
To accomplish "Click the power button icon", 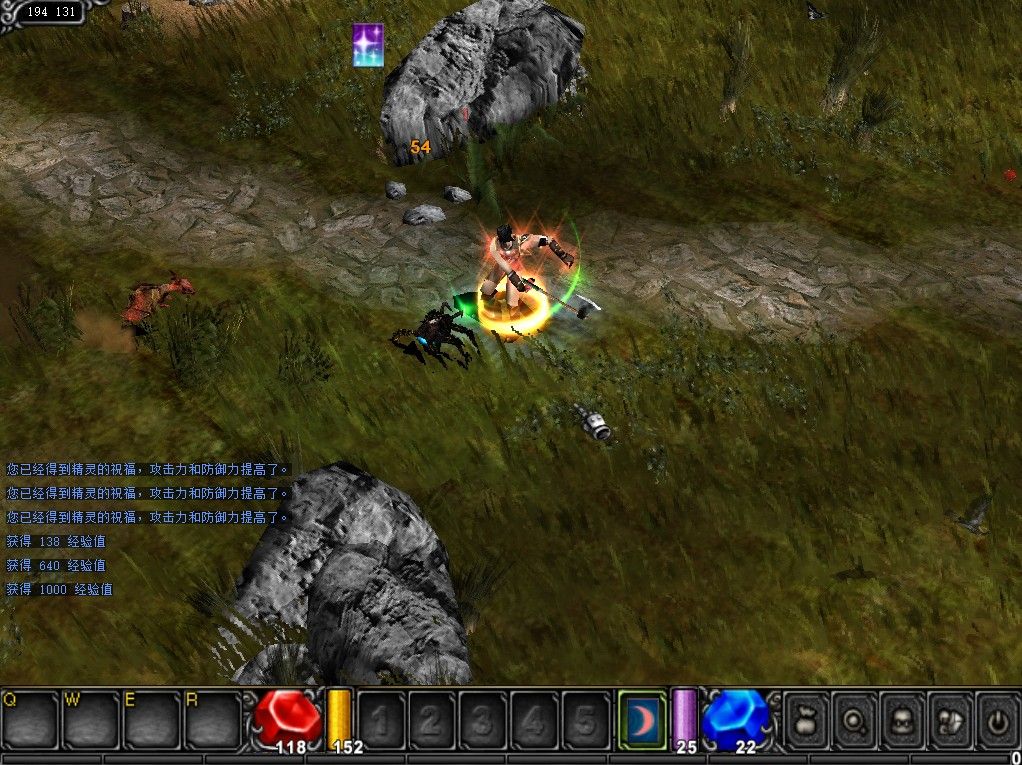I will (x=996, y=719).
